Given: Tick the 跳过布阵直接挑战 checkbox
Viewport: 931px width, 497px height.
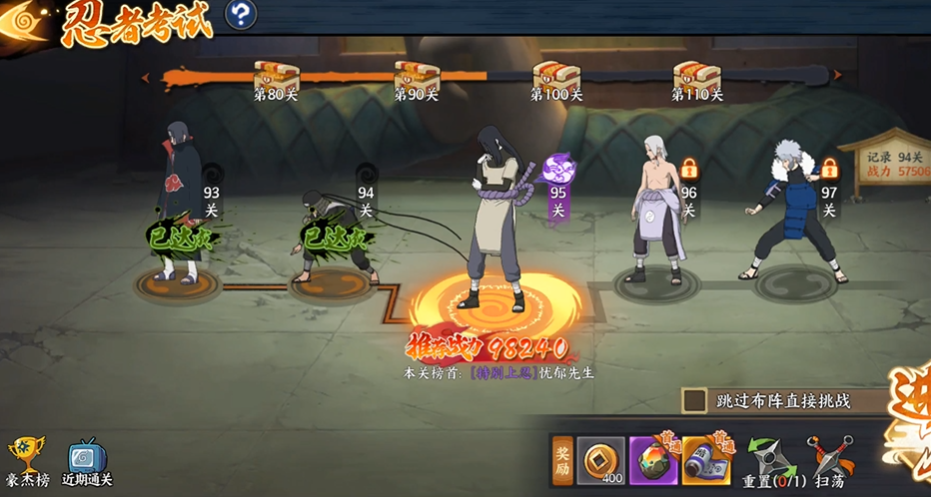Looking at the screenshot, I should pyautogui.click(x=695, y=401).
